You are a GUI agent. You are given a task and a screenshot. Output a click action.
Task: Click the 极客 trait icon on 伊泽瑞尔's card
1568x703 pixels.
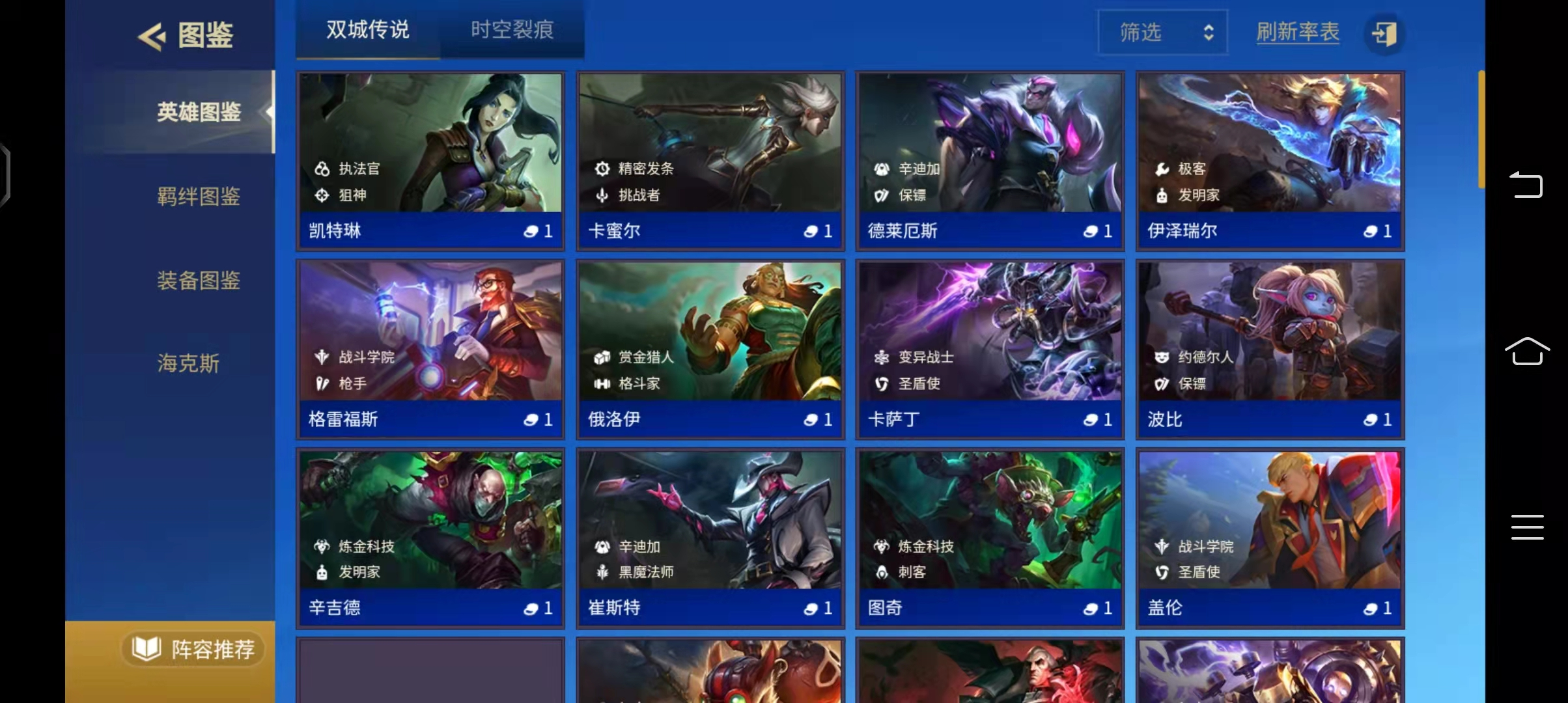pyautogui.click(x=1161, y=168)
